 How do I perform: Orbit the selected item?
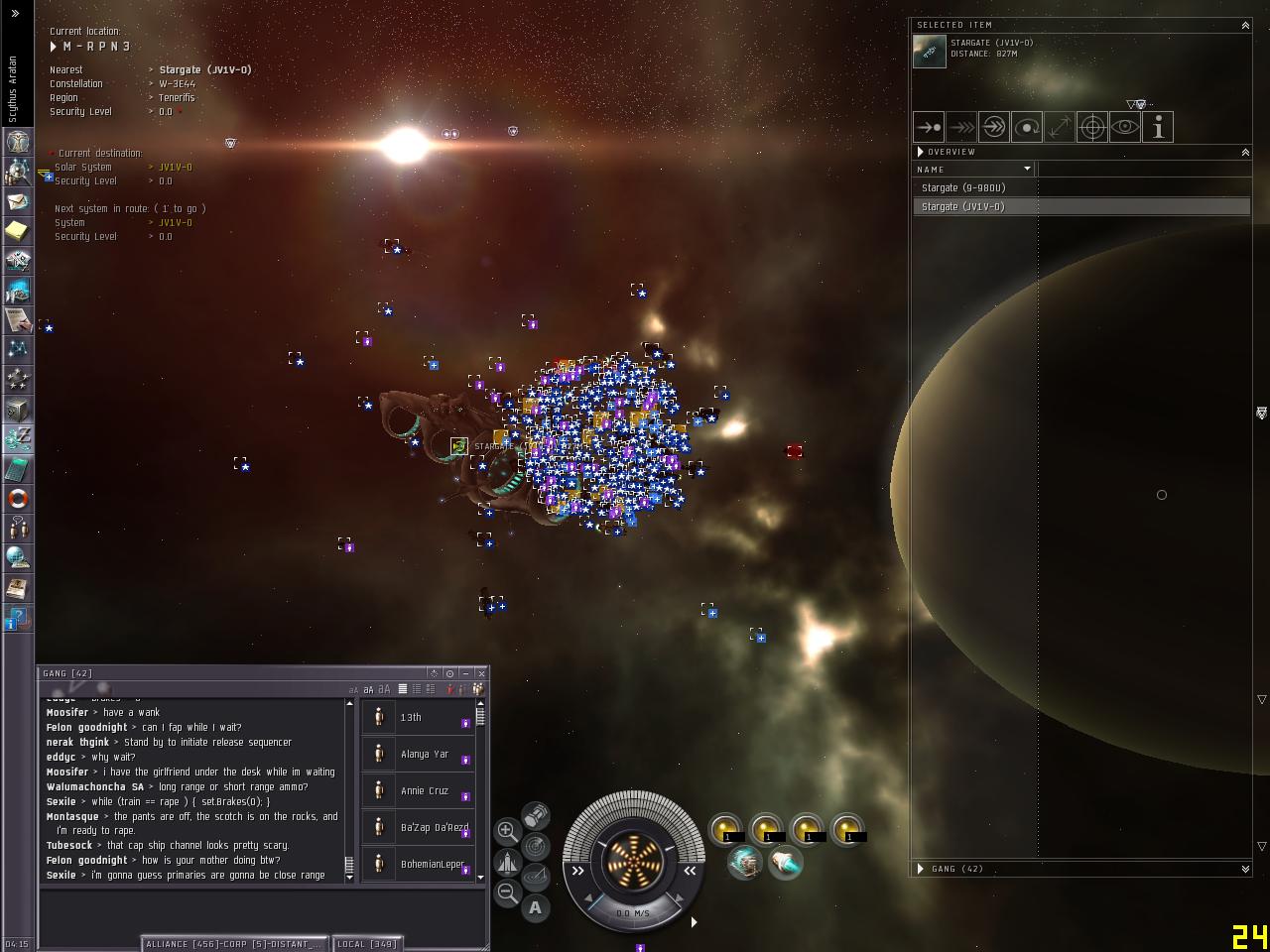pyautogui.click(x=1027, y=127)
